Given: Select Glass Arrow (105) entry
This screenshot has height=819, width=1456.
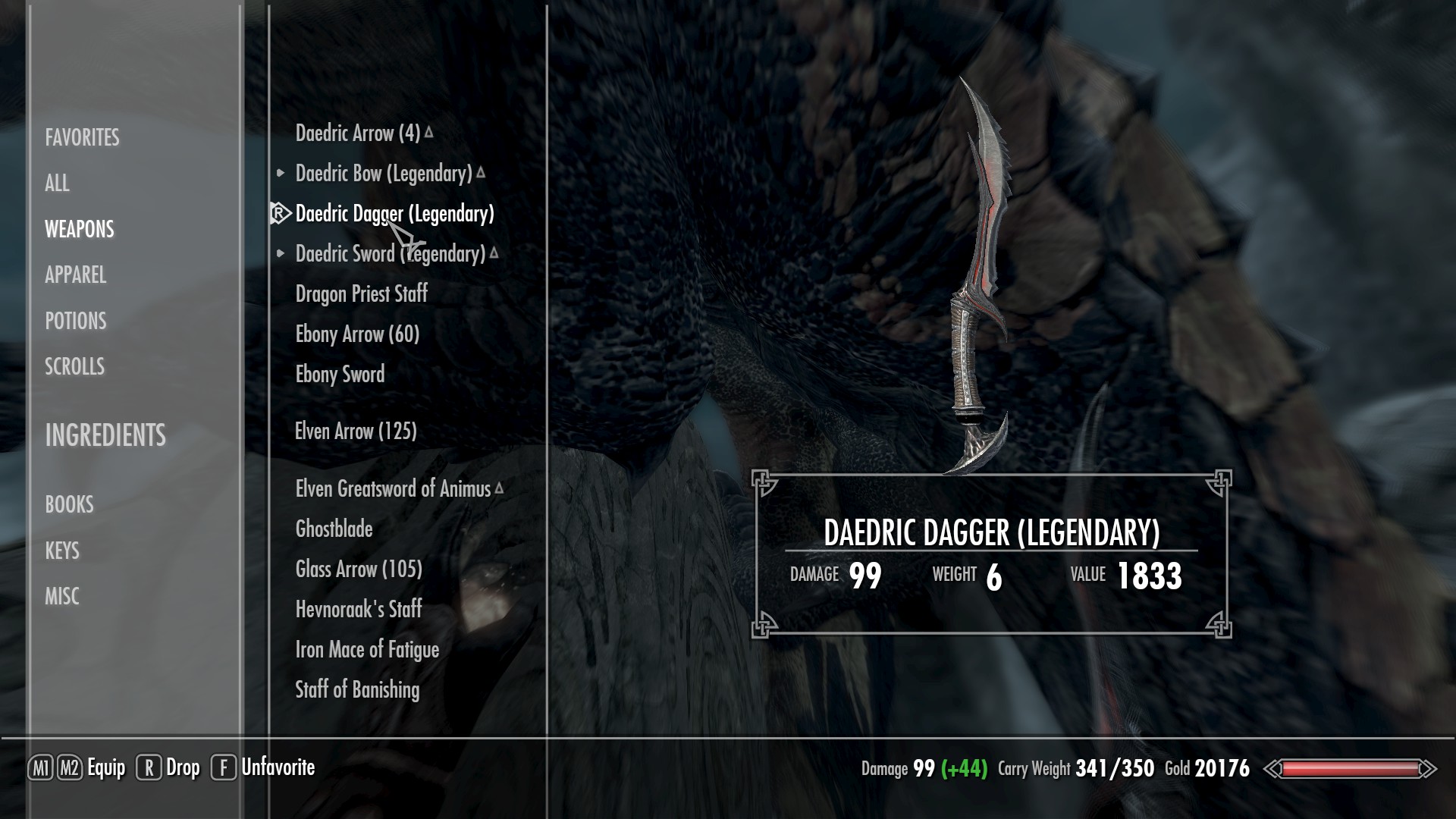Looking at the screenshot, I should click(x=358, y=570).
